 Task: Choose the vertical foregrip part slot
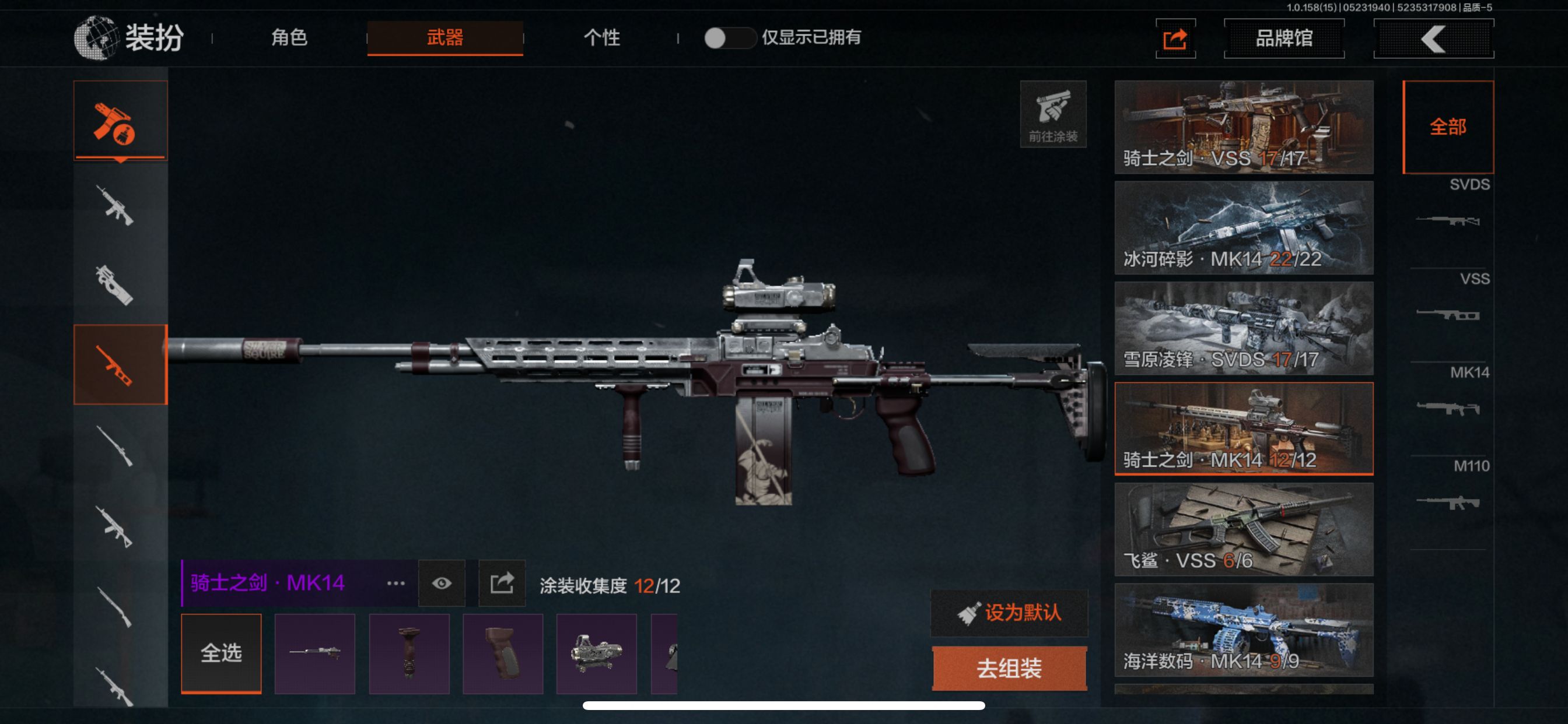pos(409,653)
